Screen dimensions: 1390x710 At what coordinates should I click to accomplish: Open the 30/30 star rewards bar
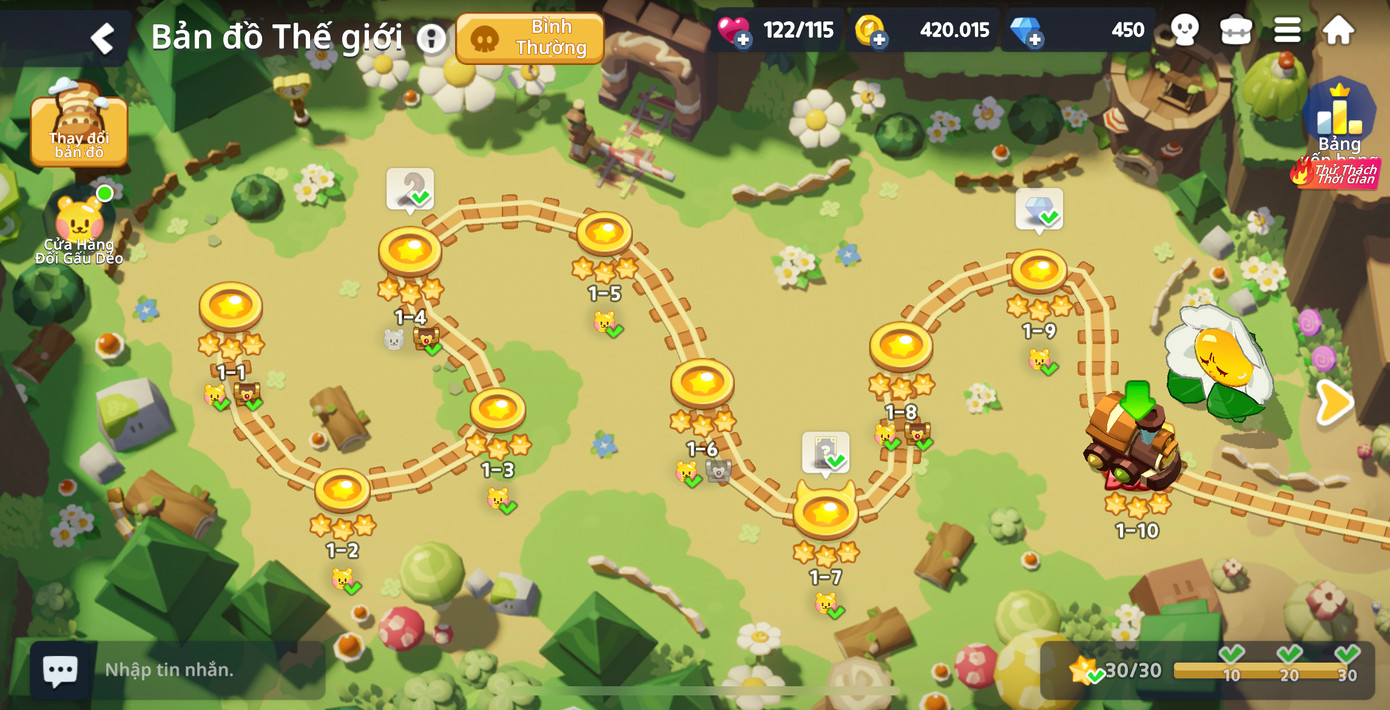[1208, 669]
